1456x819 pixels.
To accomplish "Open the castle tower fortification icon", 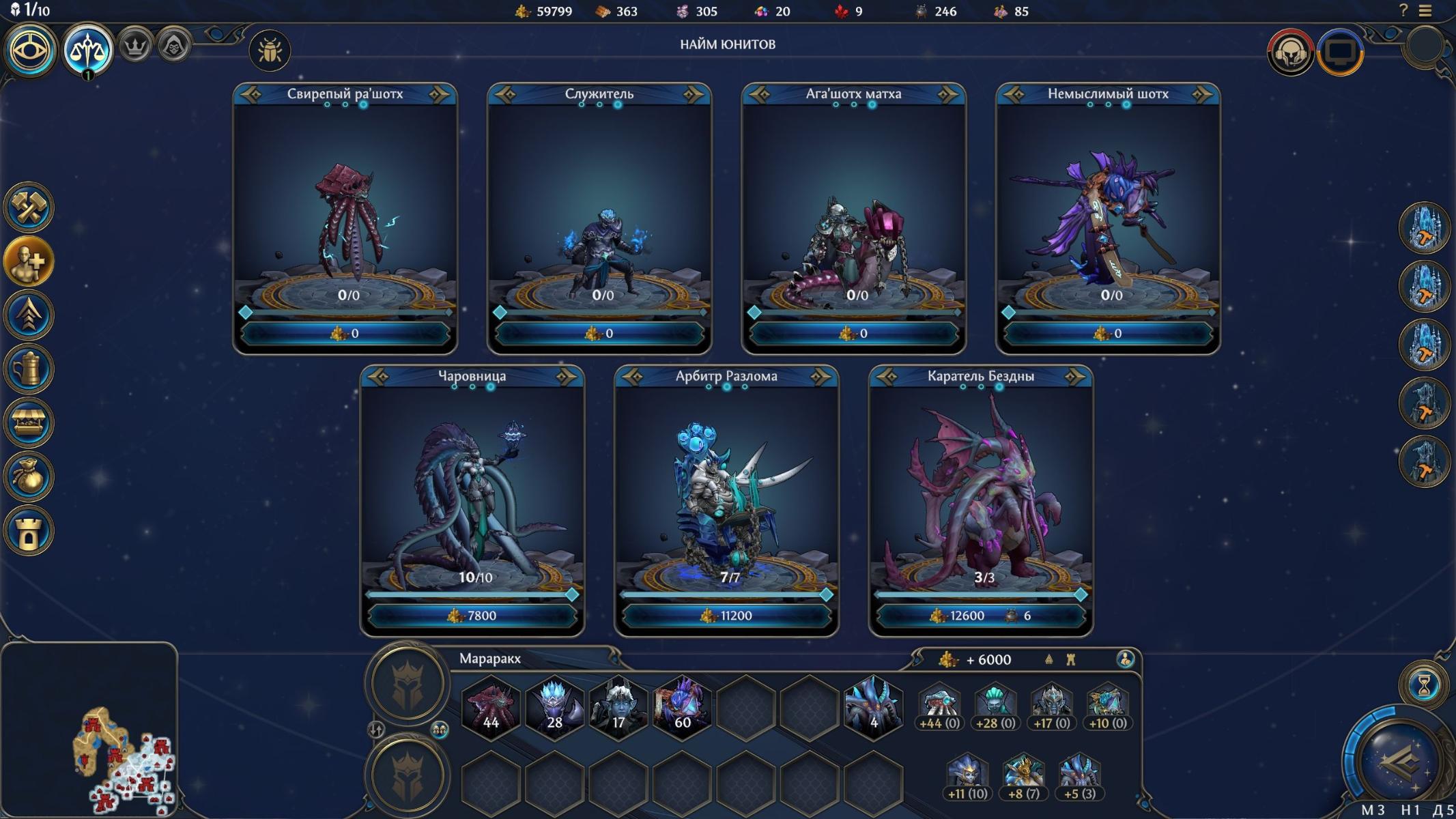I will (29, 531).
